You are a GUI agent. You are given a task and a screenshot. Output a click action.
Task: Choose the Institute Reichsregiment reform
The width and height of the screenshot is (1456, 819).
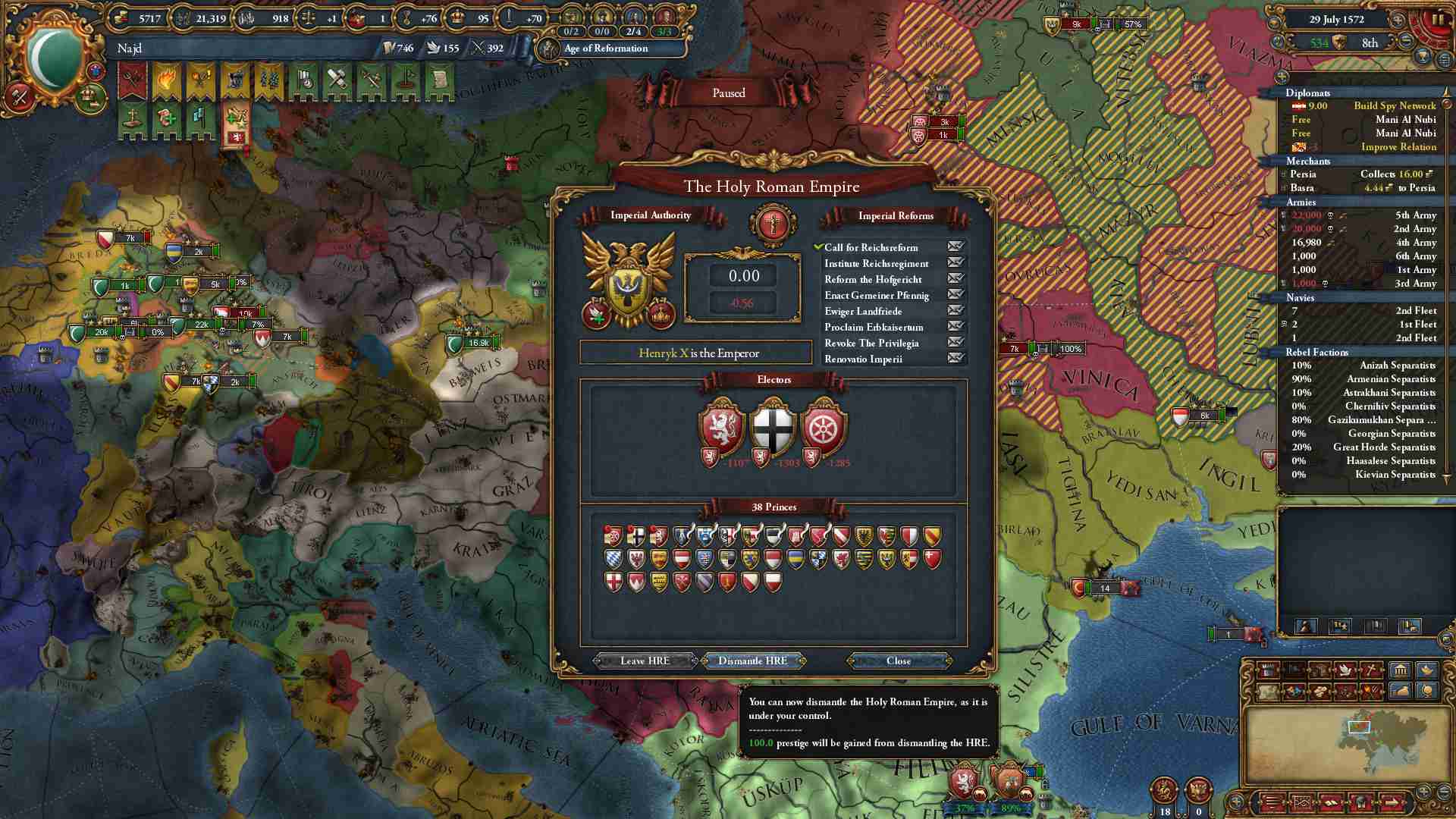coord(876,263)
